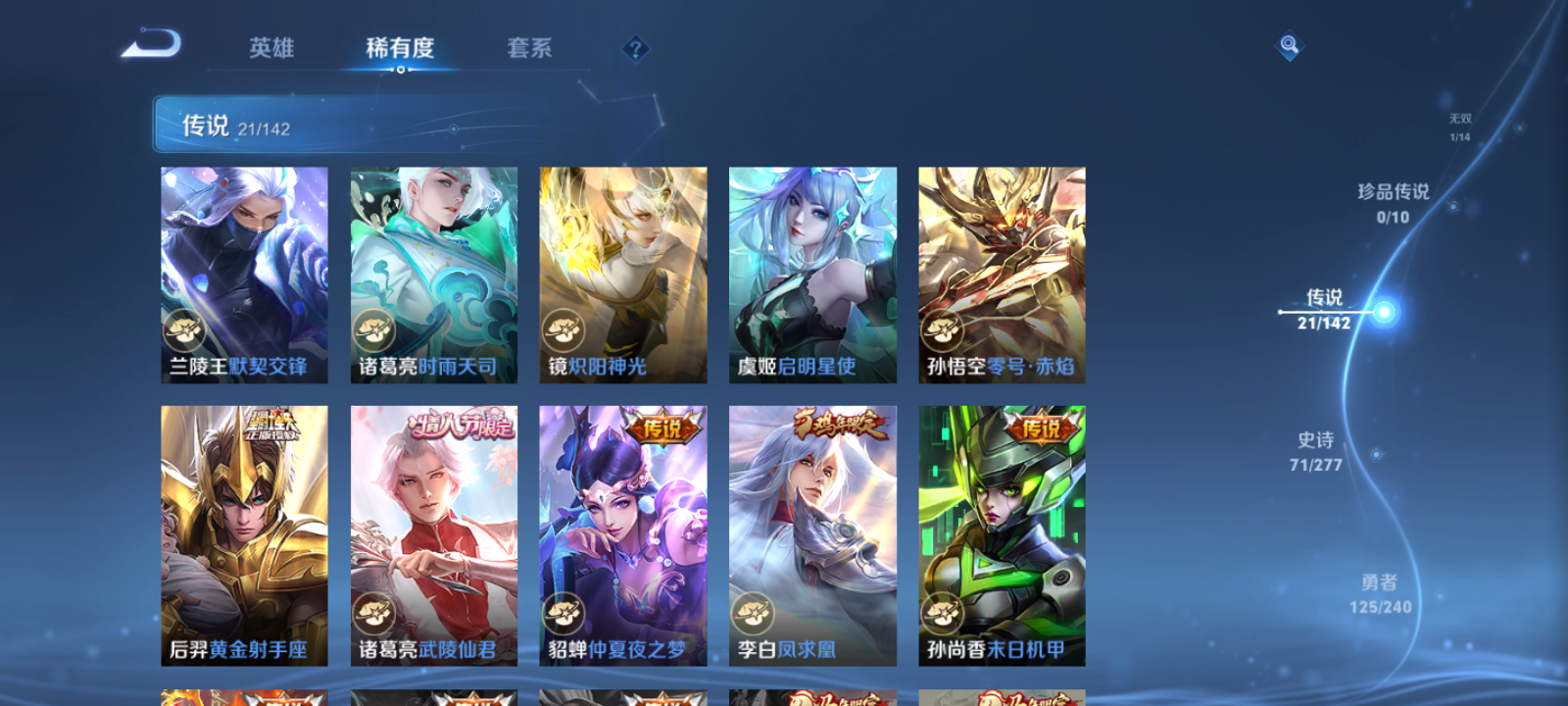Viewport: 1568px width, 706px height.
Task: Click the lotus icon on 孙悟空零号·赤焰 card
Action: coord(944,328)
